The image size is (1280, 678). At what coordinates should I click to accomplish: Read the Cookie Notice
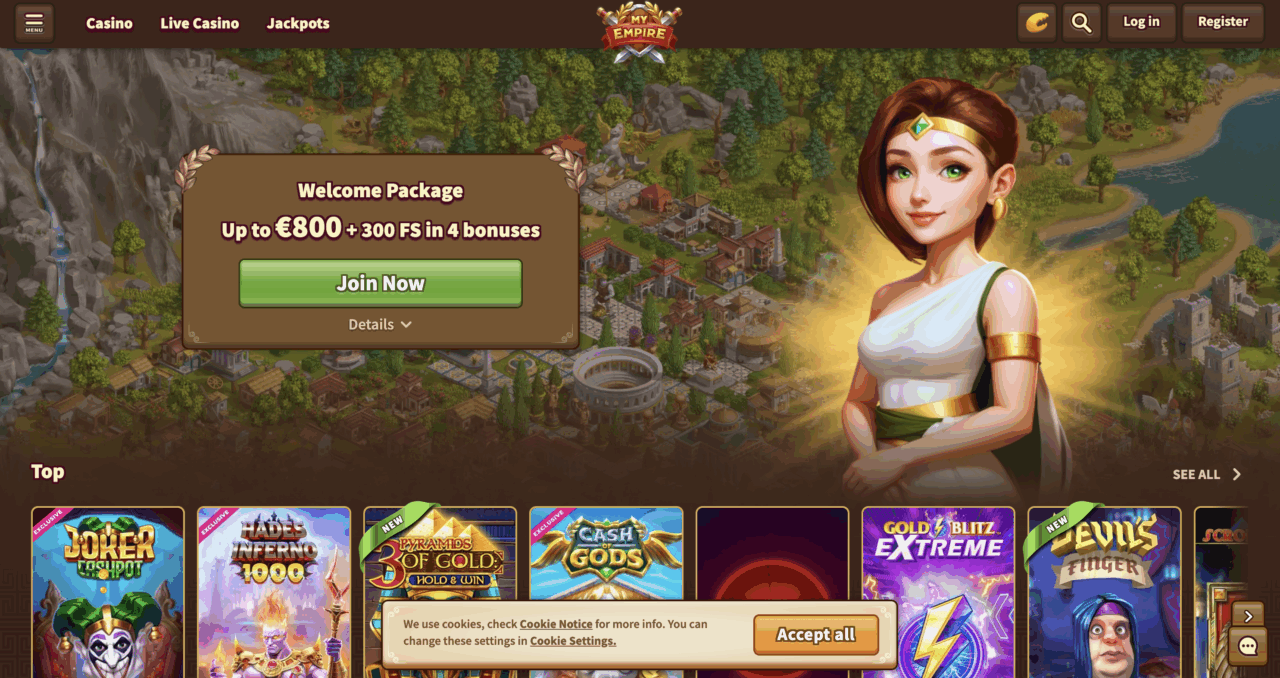(563, 624)
